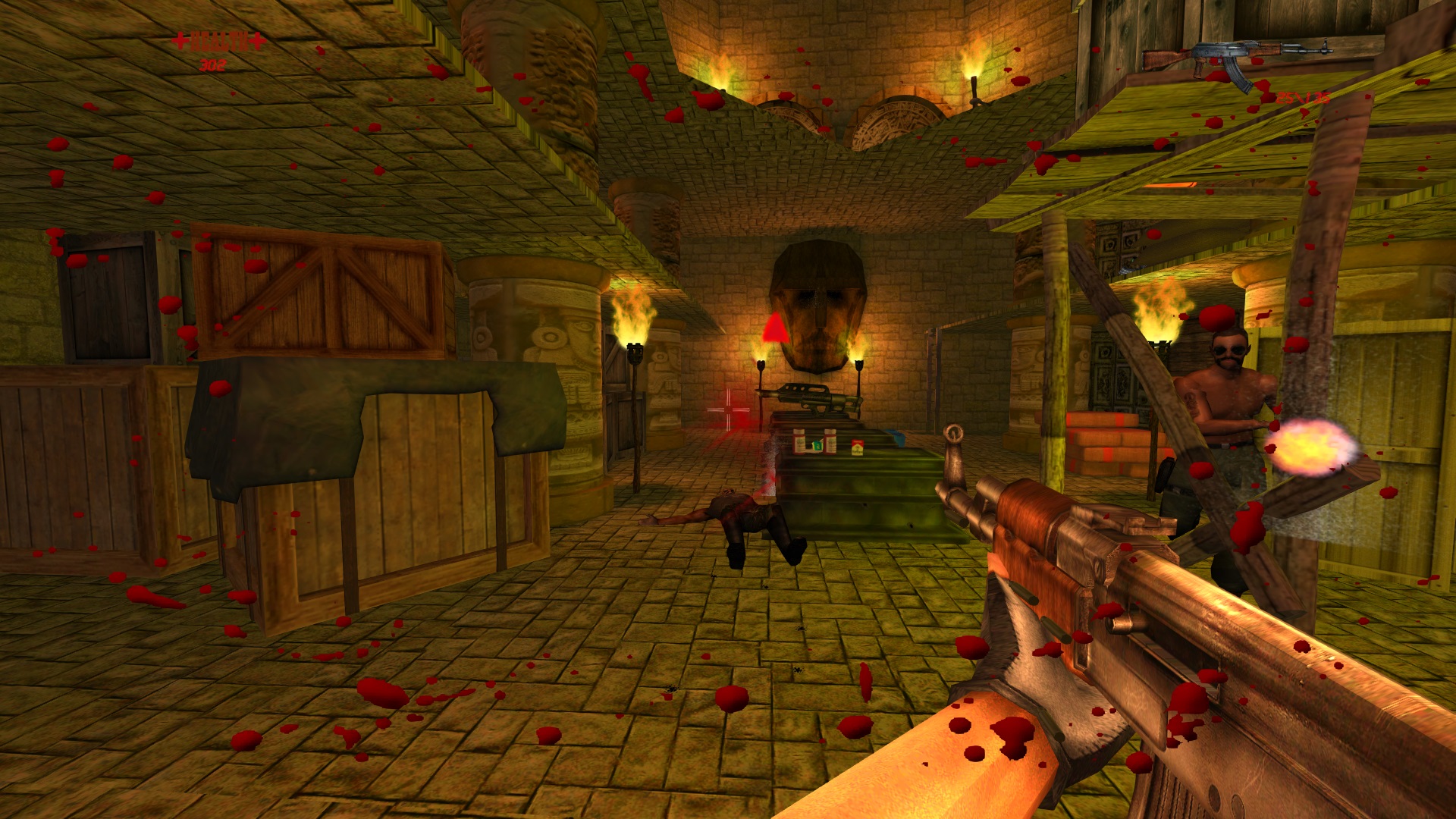The height and width of the screenshot is (819, 1456).
Task: Select the AK-47 weapon icon
Action: tap(1235, 56)
